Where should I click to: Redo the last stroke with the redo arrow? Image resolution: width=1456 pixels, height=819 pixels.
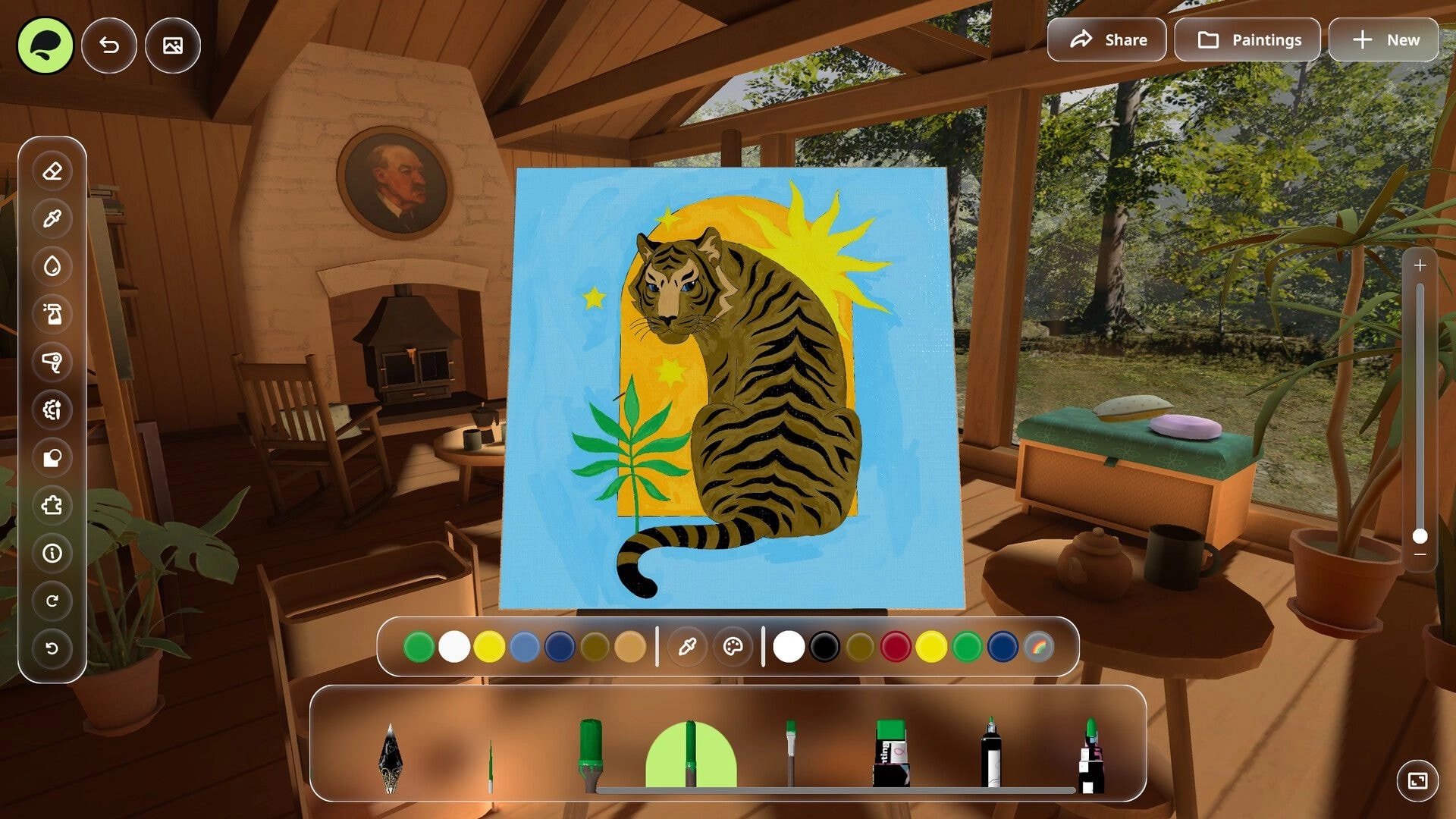tap(52, 601)
